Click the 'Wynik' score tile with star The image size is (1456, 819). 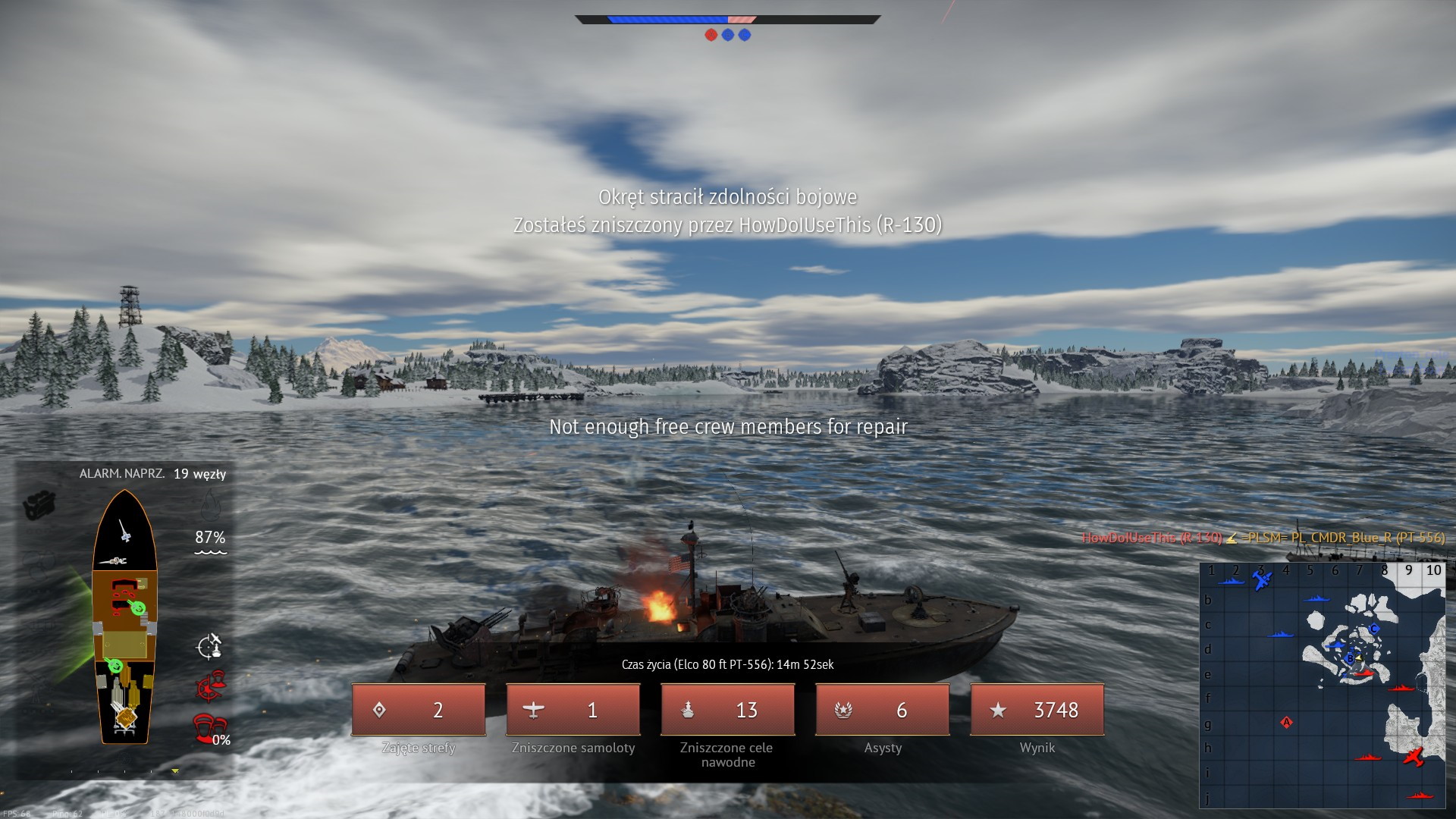tap(1037, 710)
